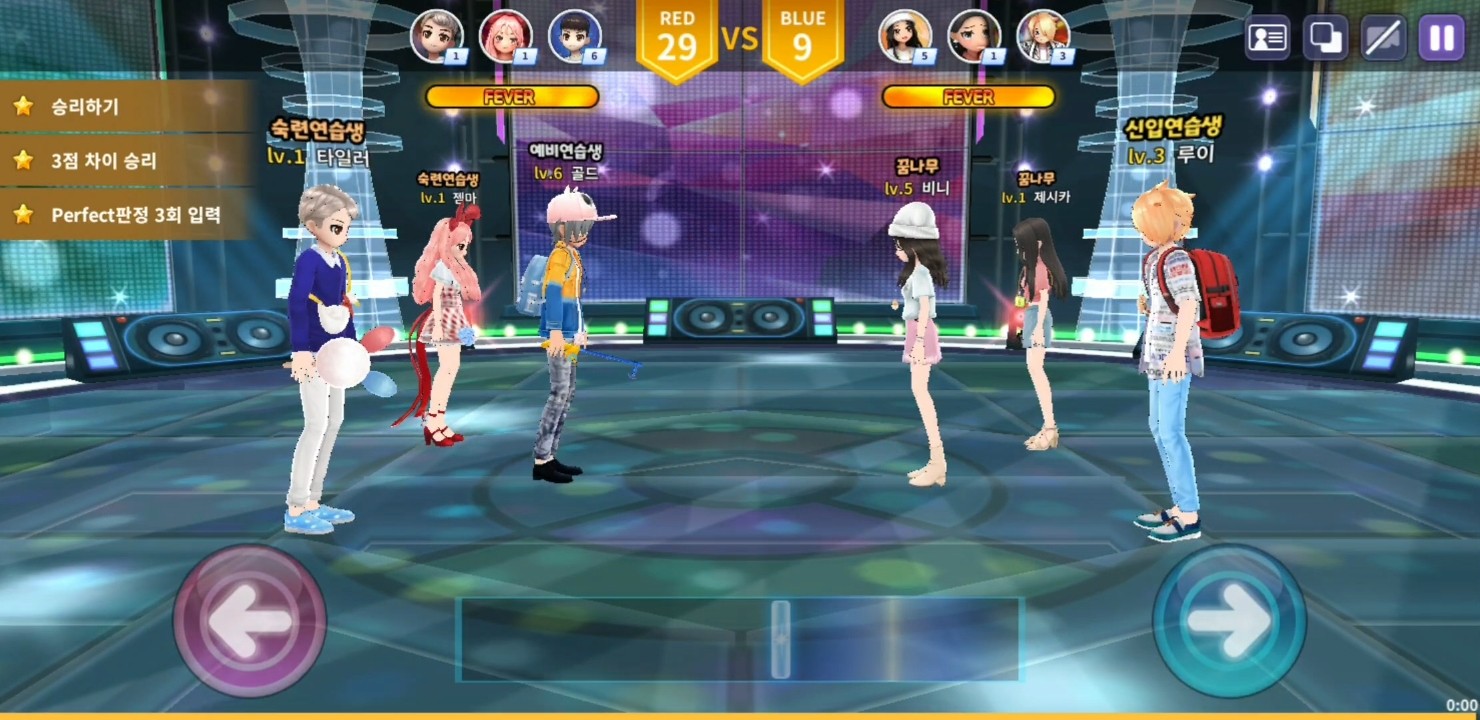Open the player profile card icon
The height and width of the screenshot is (720, 1480).
tap(1268, 38)
